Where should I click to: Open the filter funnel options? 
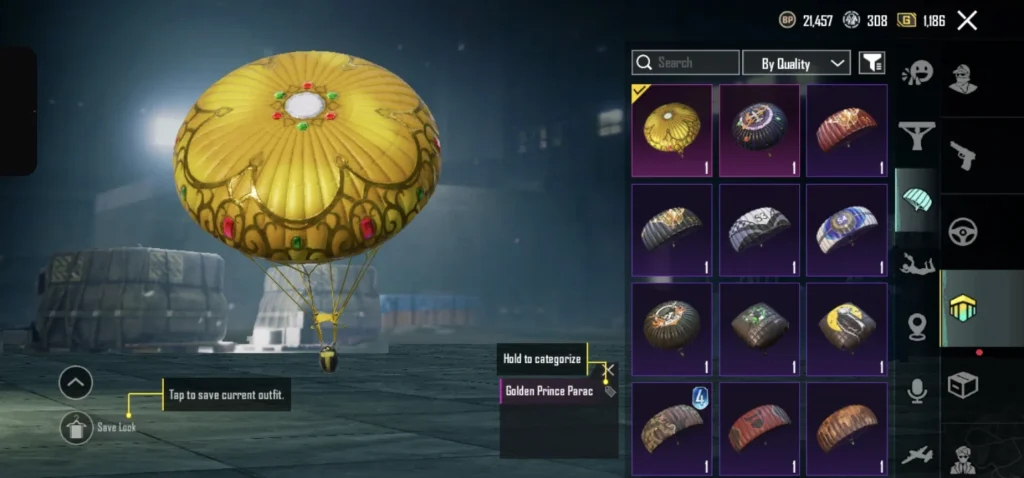coord(872,63)
